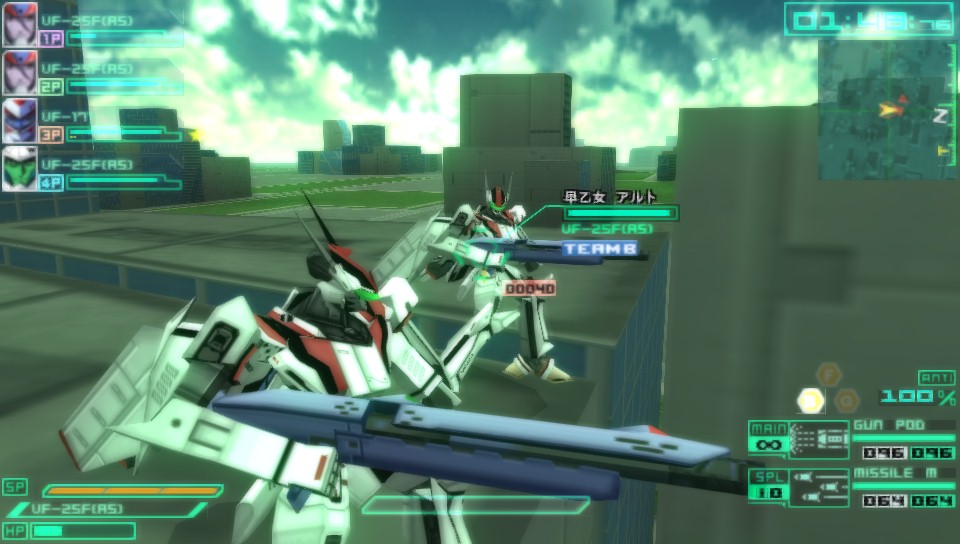
Task: Click the ANTI indicator label
Action: click(936, 376)
